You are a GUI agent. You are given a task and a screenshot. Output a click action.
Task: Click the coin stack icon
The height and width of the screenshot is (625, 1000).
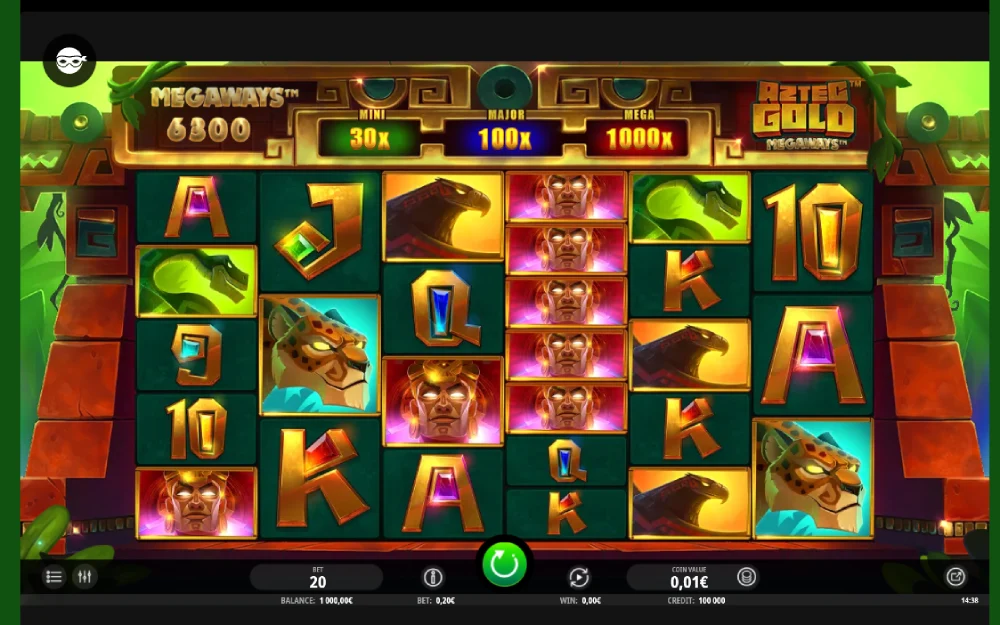(x=746, y=577)
